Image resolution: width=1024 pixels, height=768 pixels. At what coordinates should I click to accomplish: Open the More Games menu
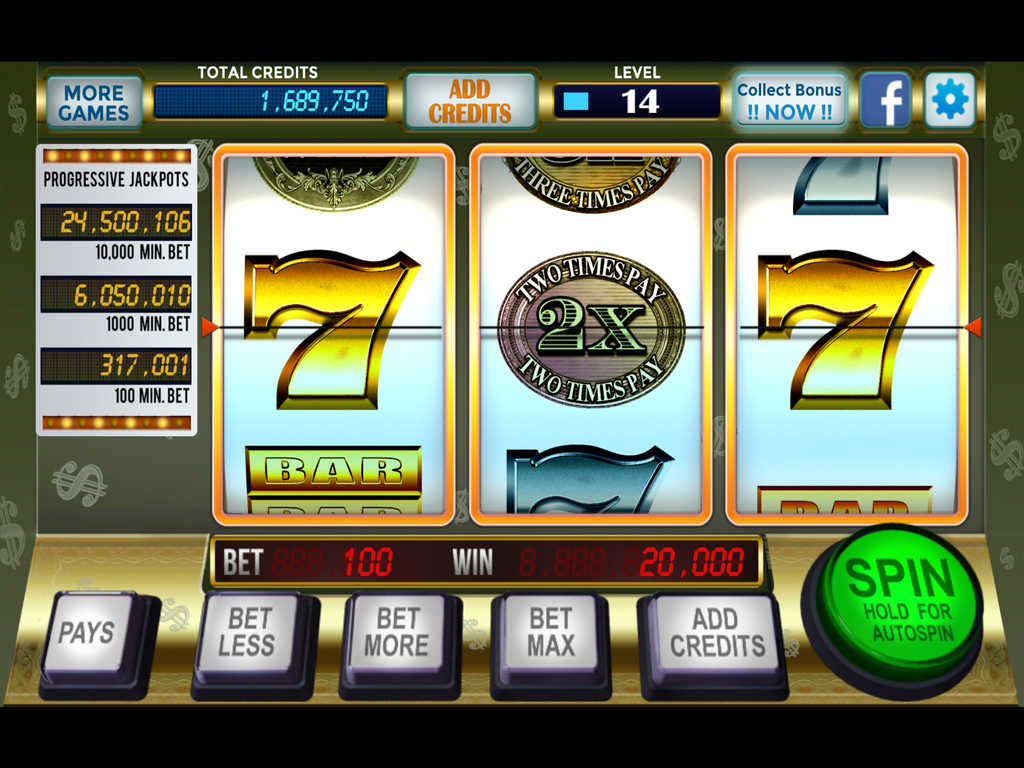pyautogui.click(x=94, y=101)
